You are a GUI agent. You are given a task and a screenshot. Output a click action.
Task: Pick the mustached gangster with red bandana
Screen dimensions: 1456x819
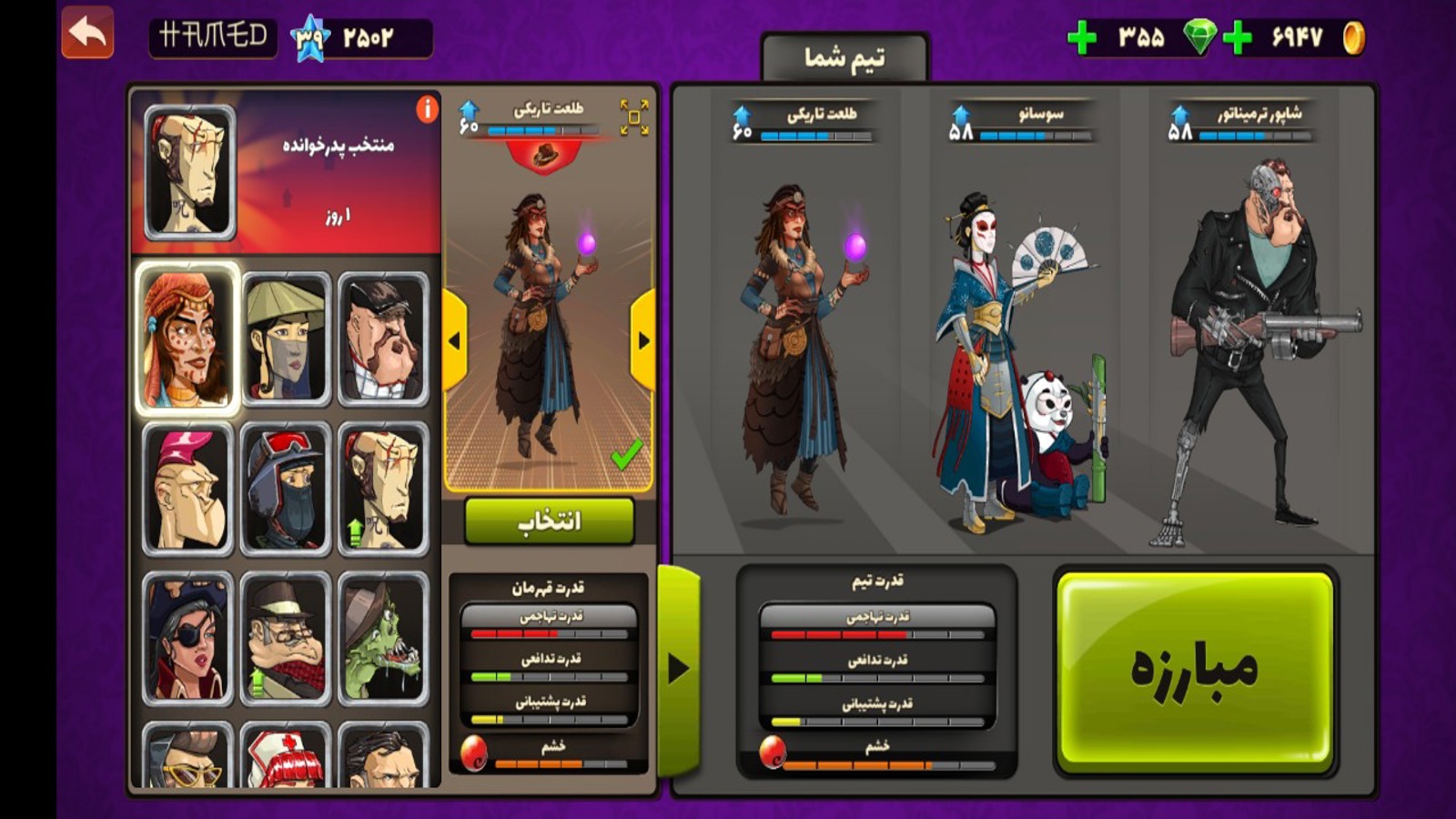pyautogui.click(x=285, y=640)
